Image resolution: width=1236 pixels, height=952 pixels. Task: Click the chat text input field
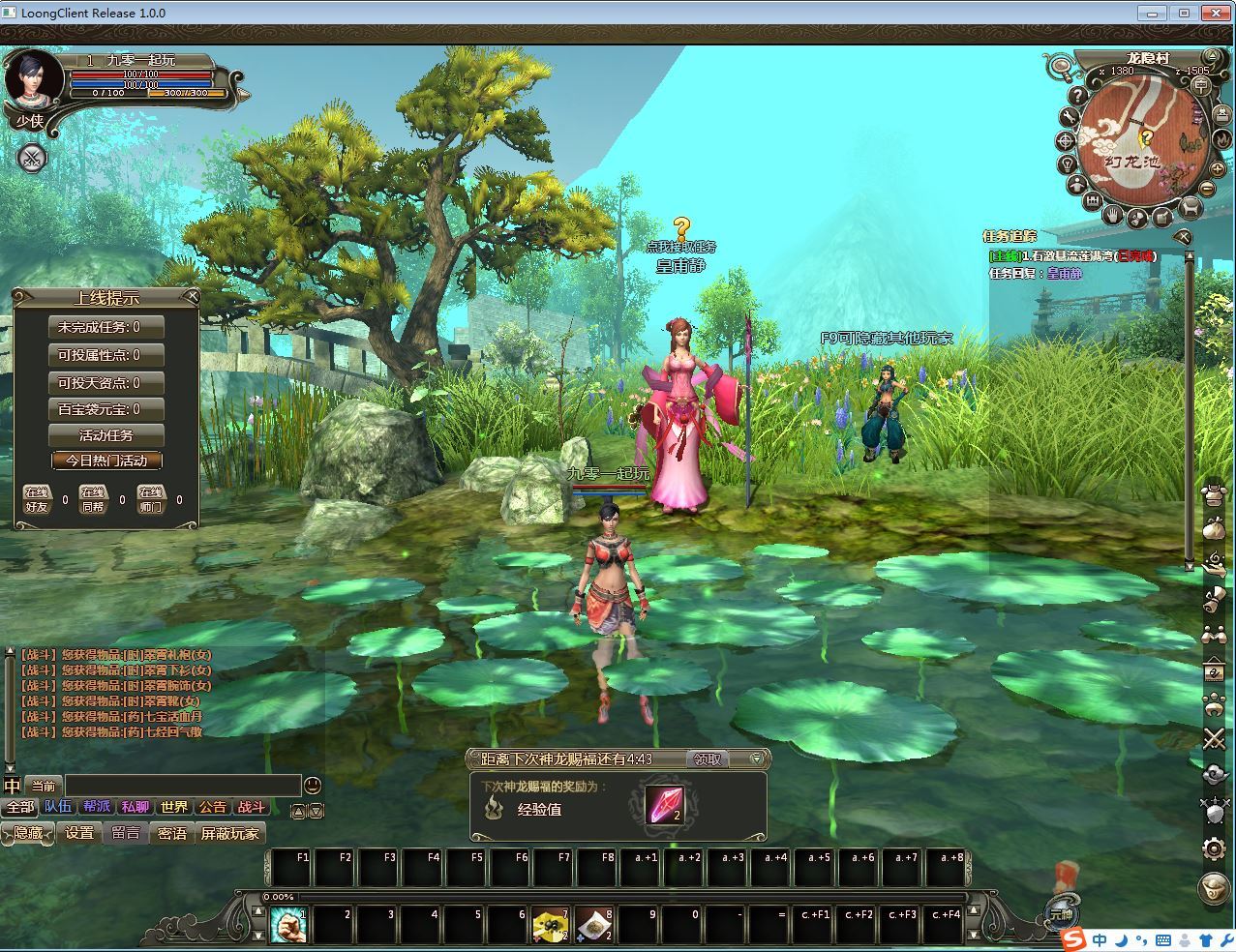click(182, 786)
